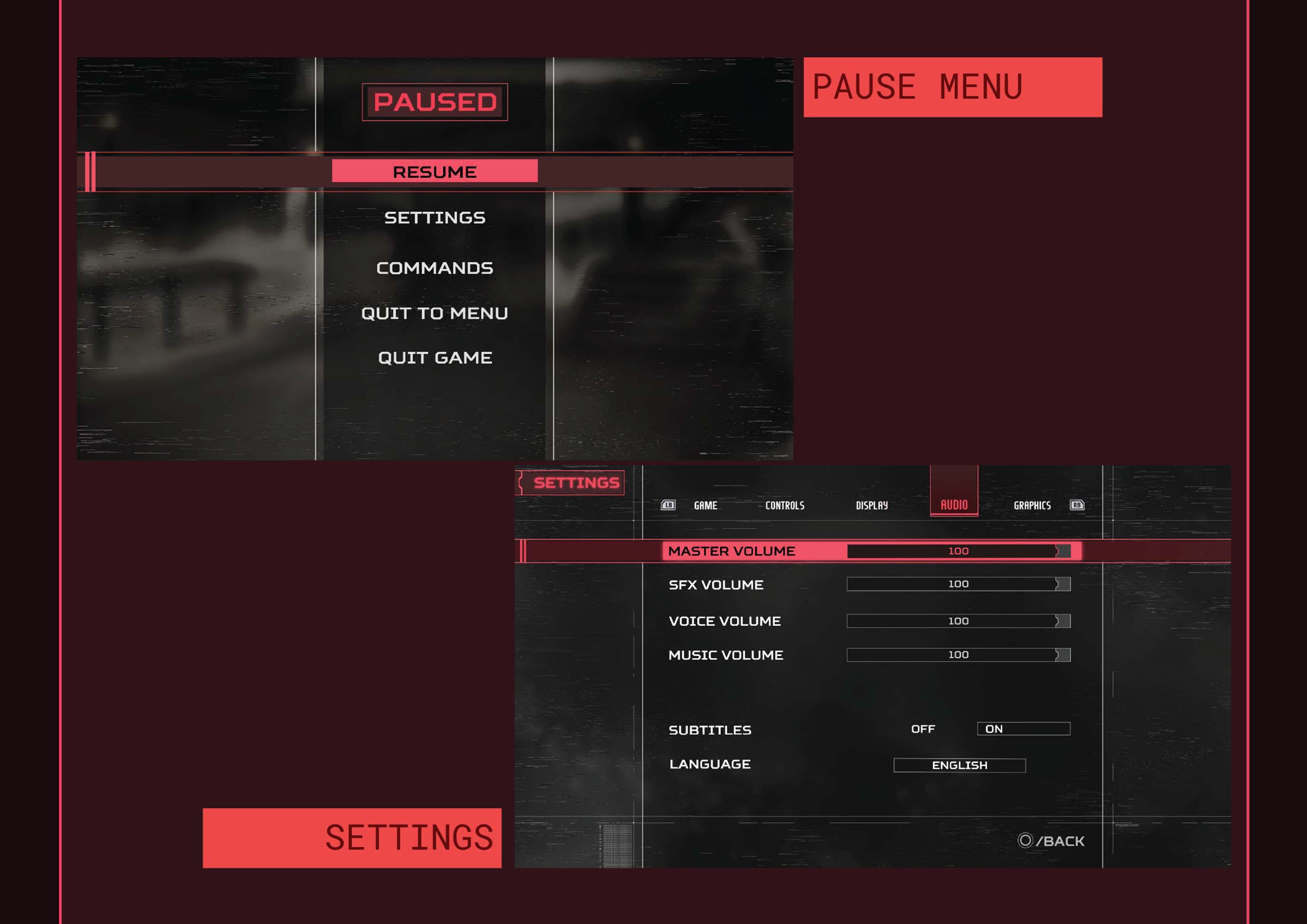The width and height of the screenshot is (1307, 924).
Task: Adjust the Master Volume slider
Action: tap(958, 551)
